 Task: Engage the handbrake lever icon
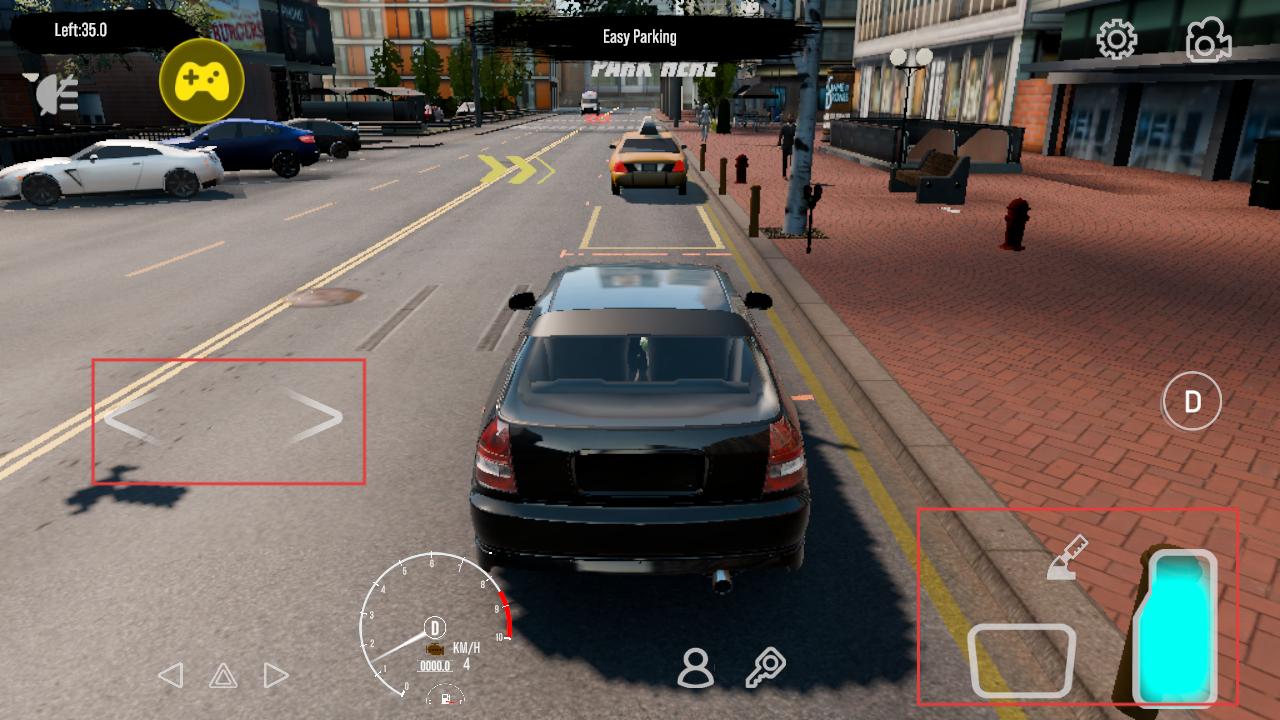[1067, 558]
